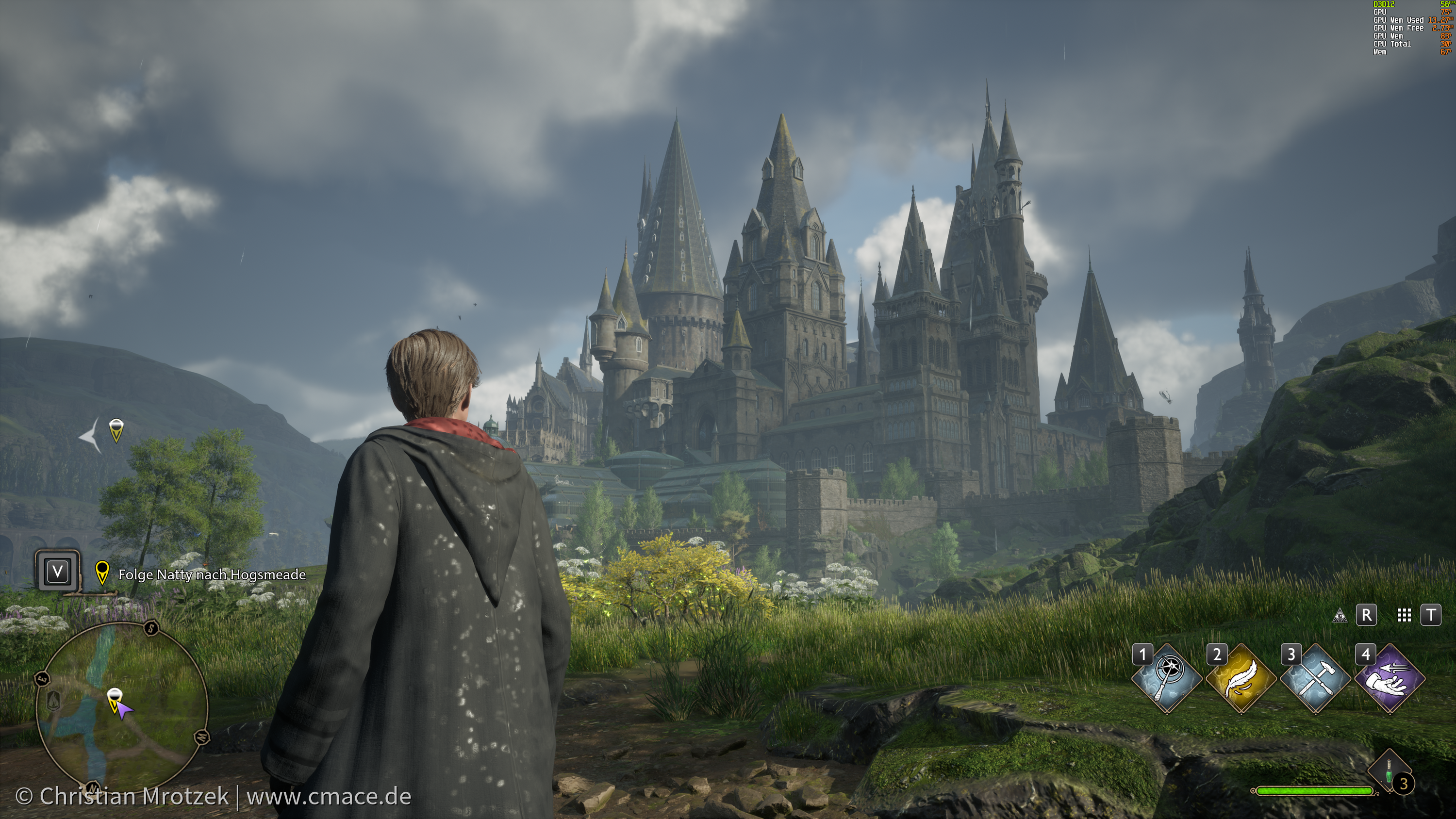Image resolution: width=1456 pixels, height=819 pixels.
Task: Cast the yellow feather Levioso spell
Action: click(1241, 679)
